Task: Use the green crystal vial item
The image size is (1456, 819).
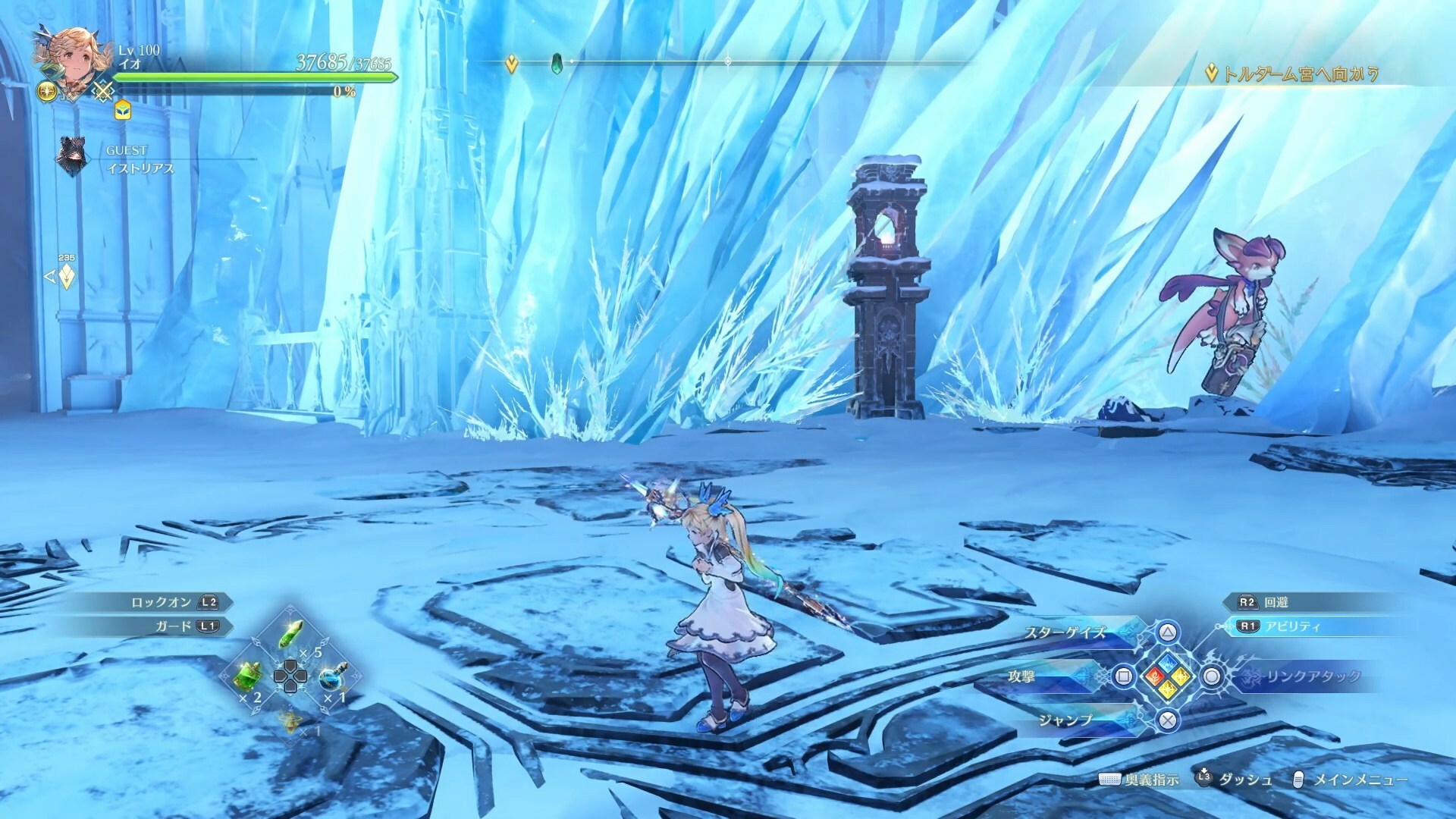Action: point(291,633)
